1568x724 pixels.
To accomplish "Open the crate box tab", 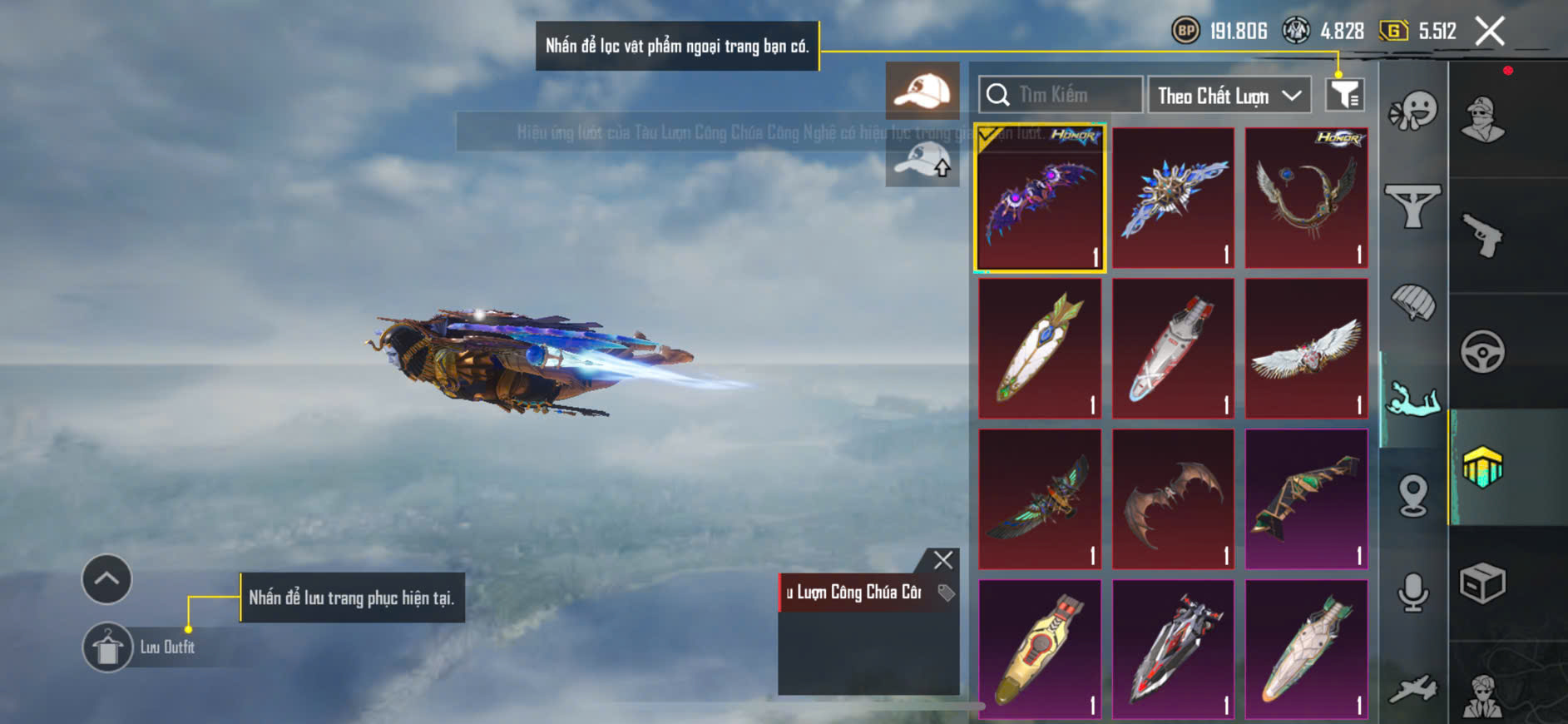I will pos(1482,583).
